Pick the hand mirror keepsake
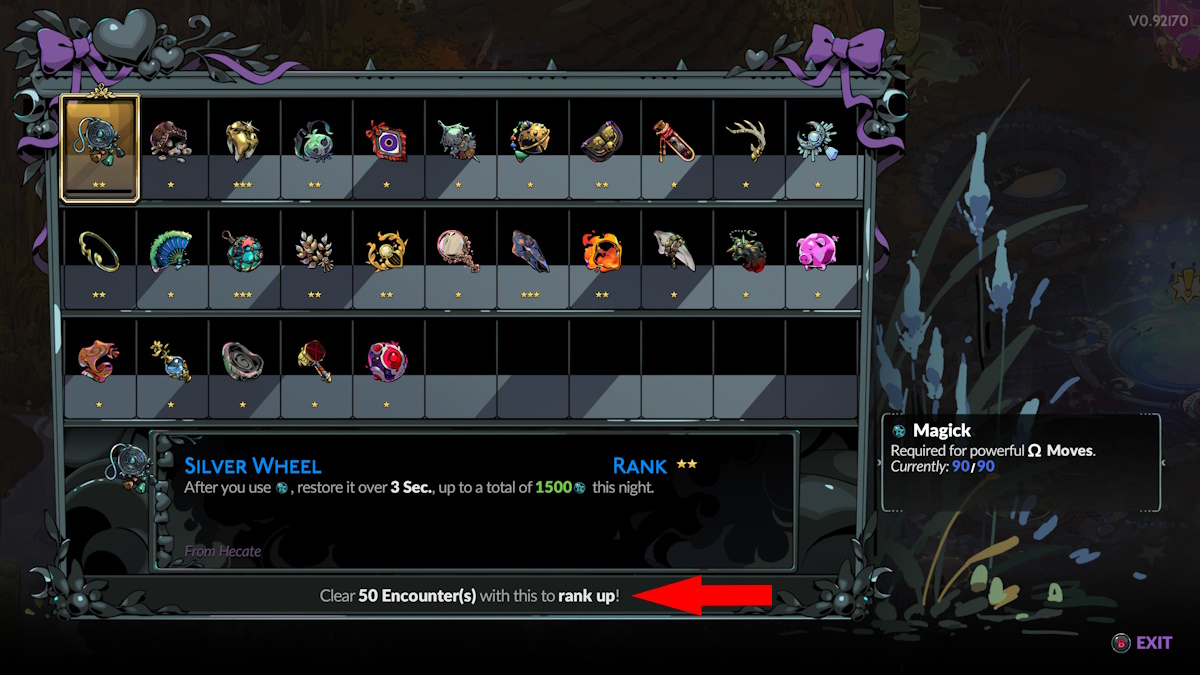The width and height of the screenshot is (1200, 675). (460, 251)
